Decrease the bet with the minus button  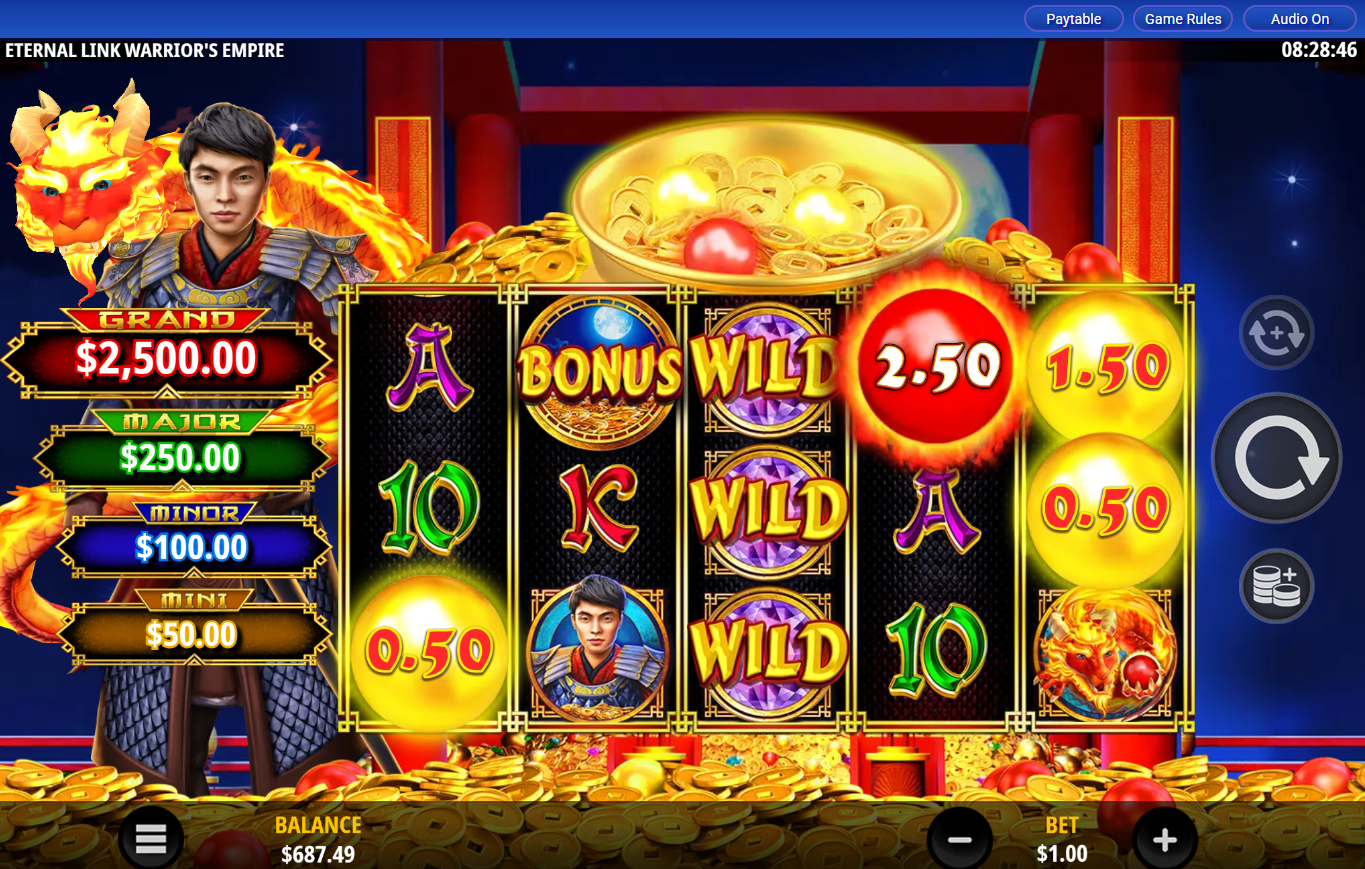959,840
